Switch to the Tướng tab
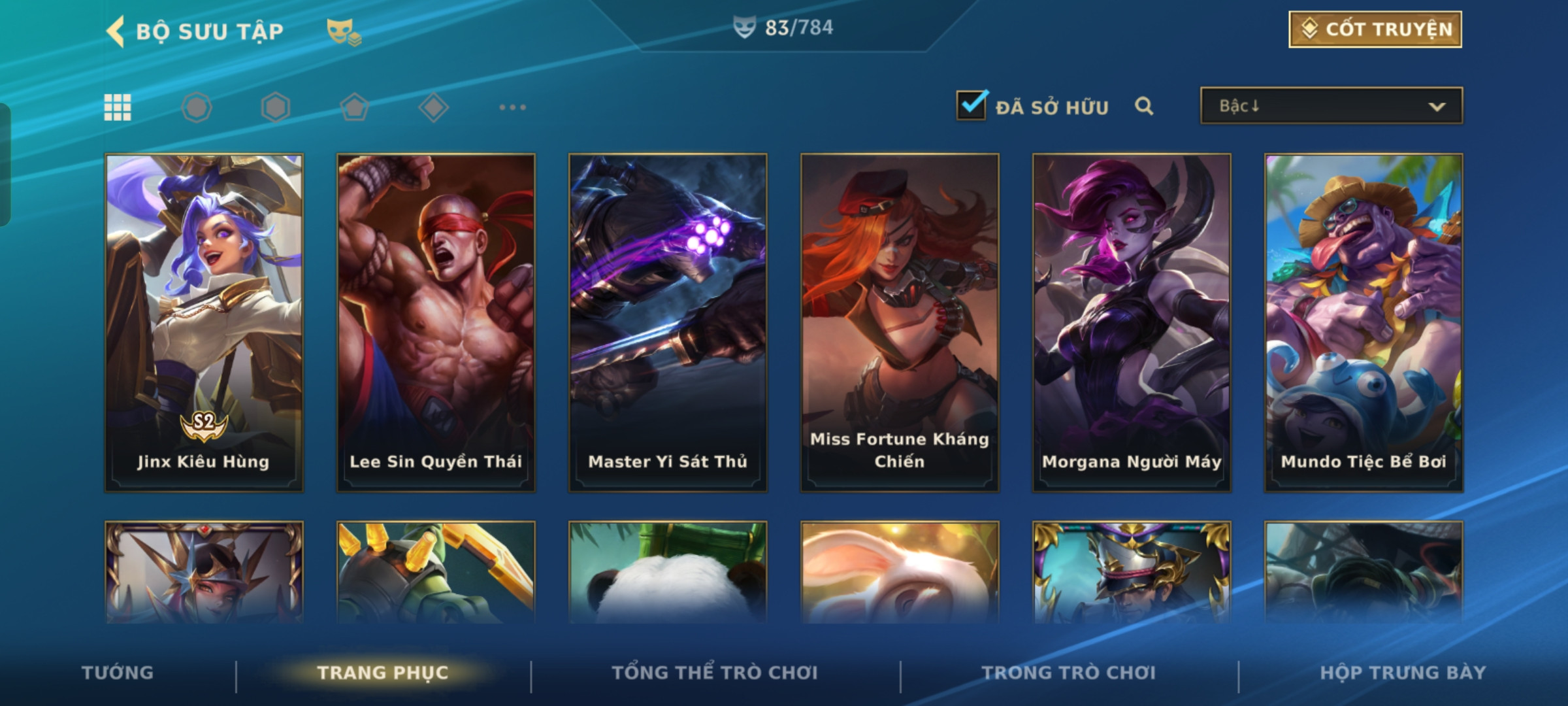This screenshot has height=706, width=1568. pos(118,673)
